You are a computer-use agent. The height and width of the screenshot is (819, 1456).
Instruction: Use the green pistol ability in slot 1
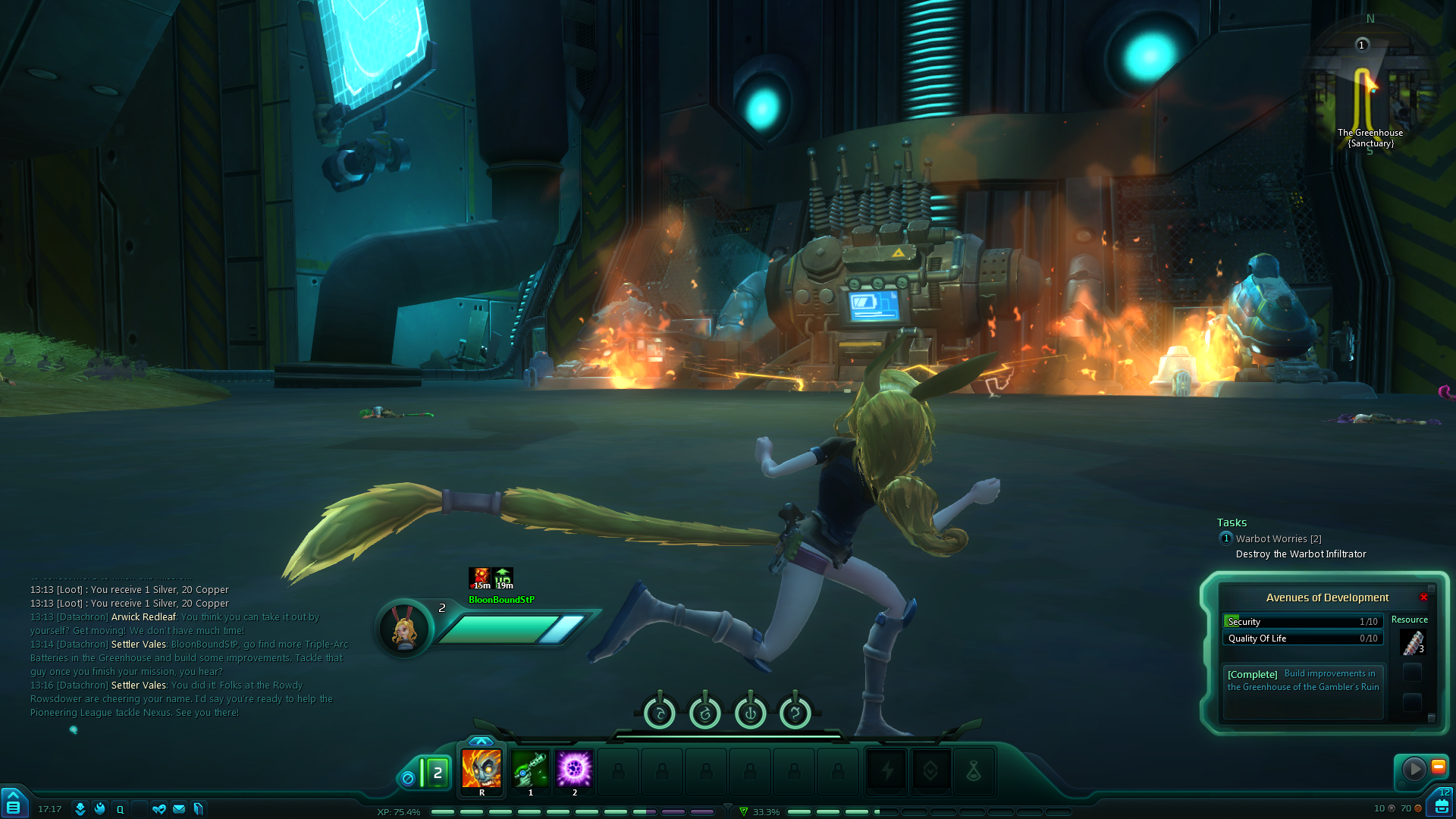pos(530,768)
